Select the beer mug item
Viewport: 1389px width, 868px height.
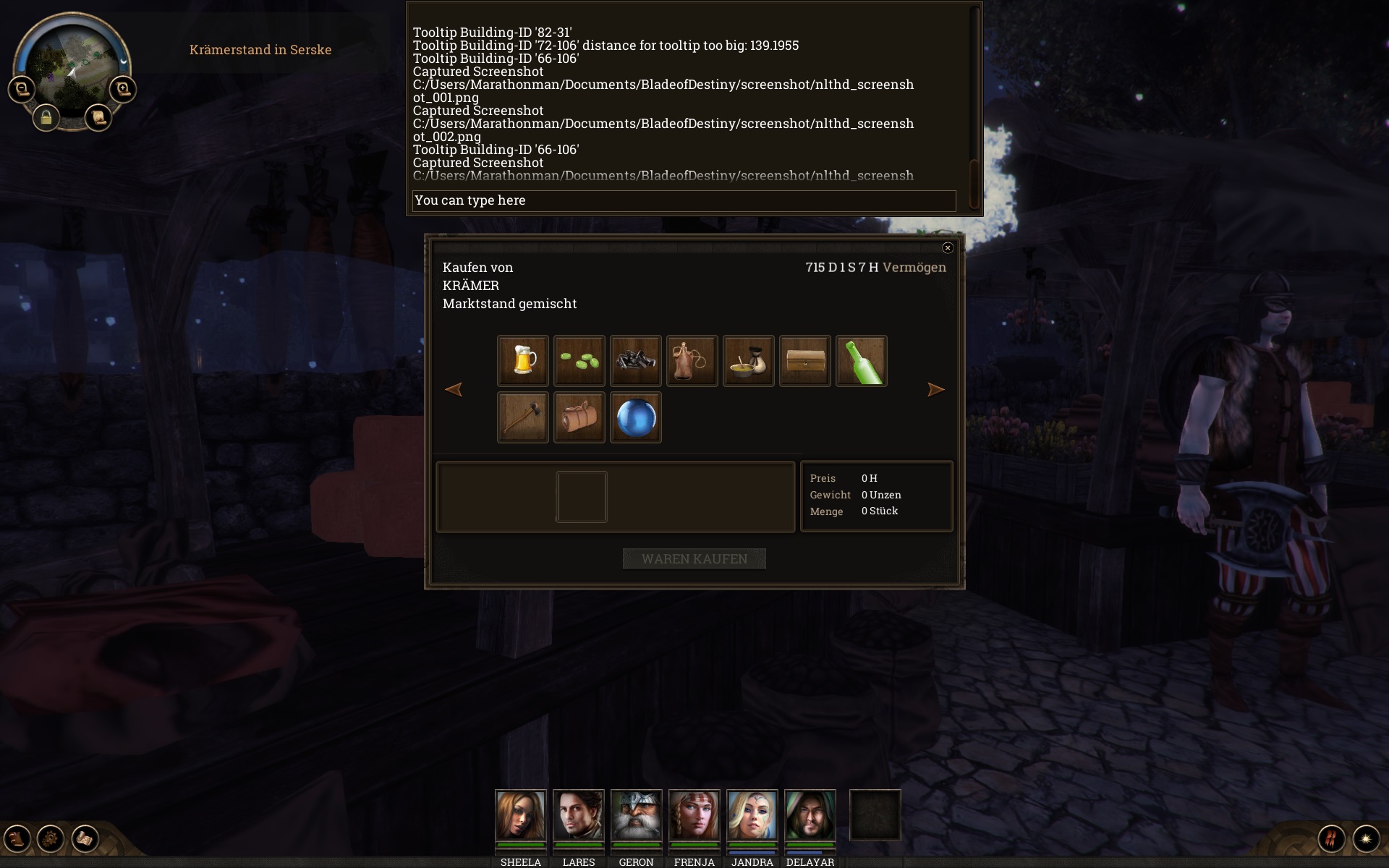click(x=523, y=361)
